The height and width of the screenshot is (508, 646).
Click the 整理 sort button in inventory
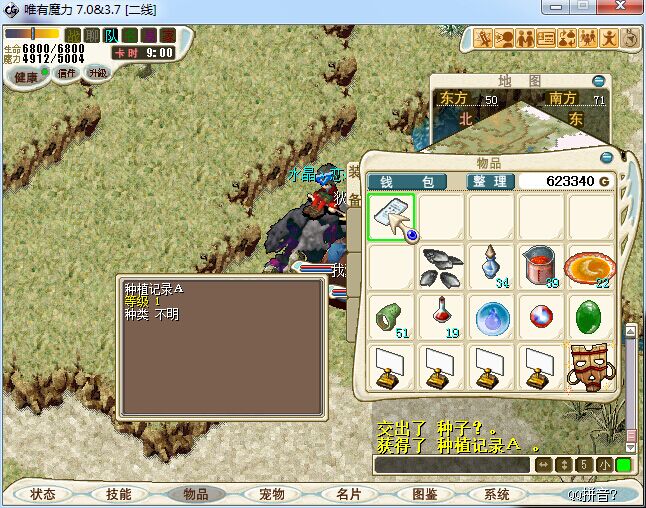click(x=490, y=181)
